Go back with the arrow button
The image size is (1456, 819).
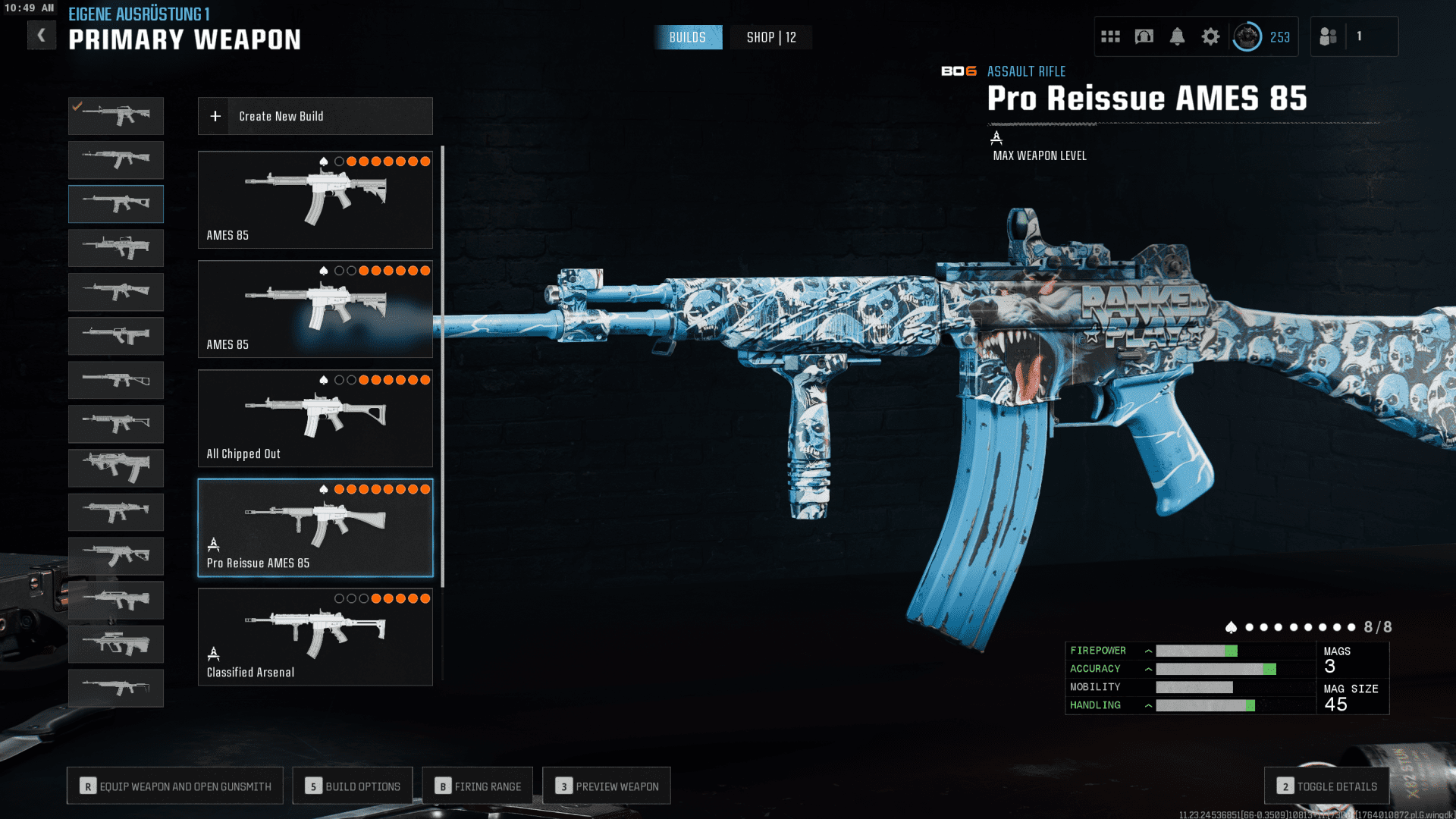point(42,36)
